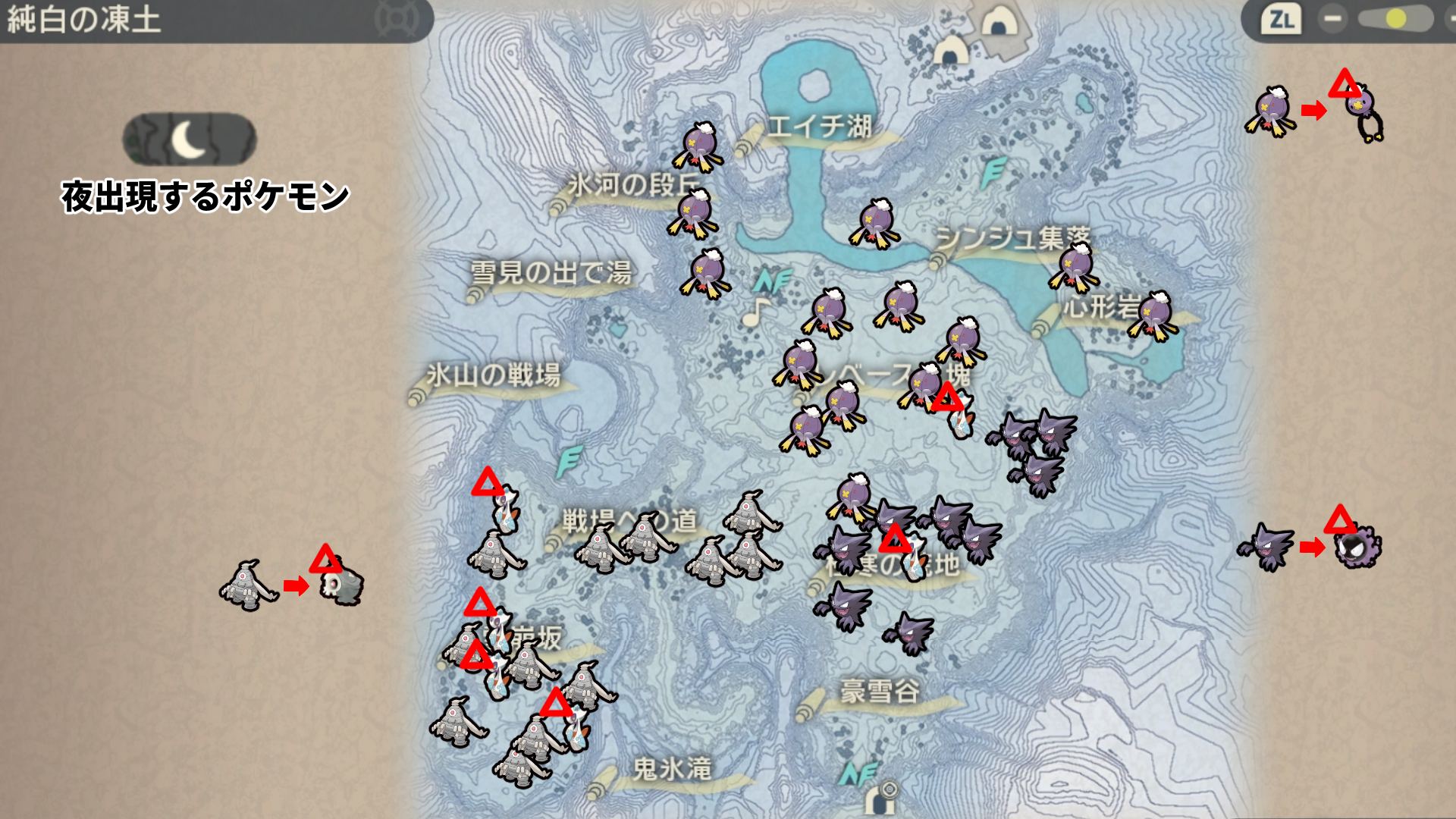Viewport: 1456px width, 819px height.
Task: Pick the 鬼氷滝 location label
Action: tap(672, 769)
